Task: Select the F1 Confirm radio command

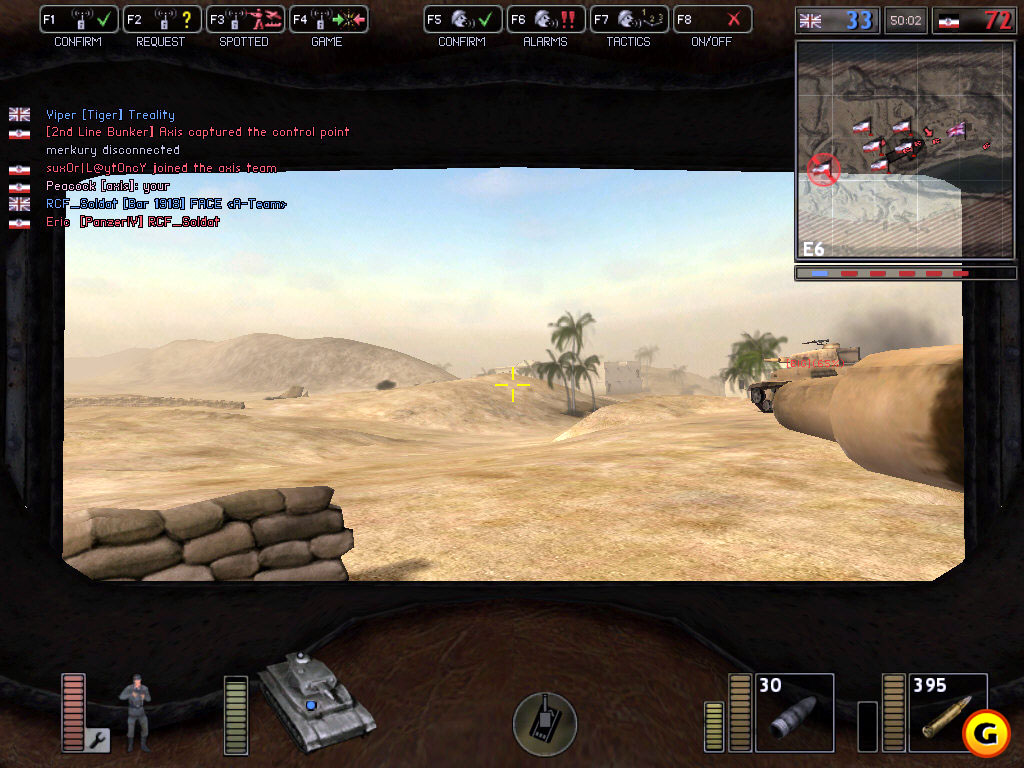Action: click(x=79, y=19)
